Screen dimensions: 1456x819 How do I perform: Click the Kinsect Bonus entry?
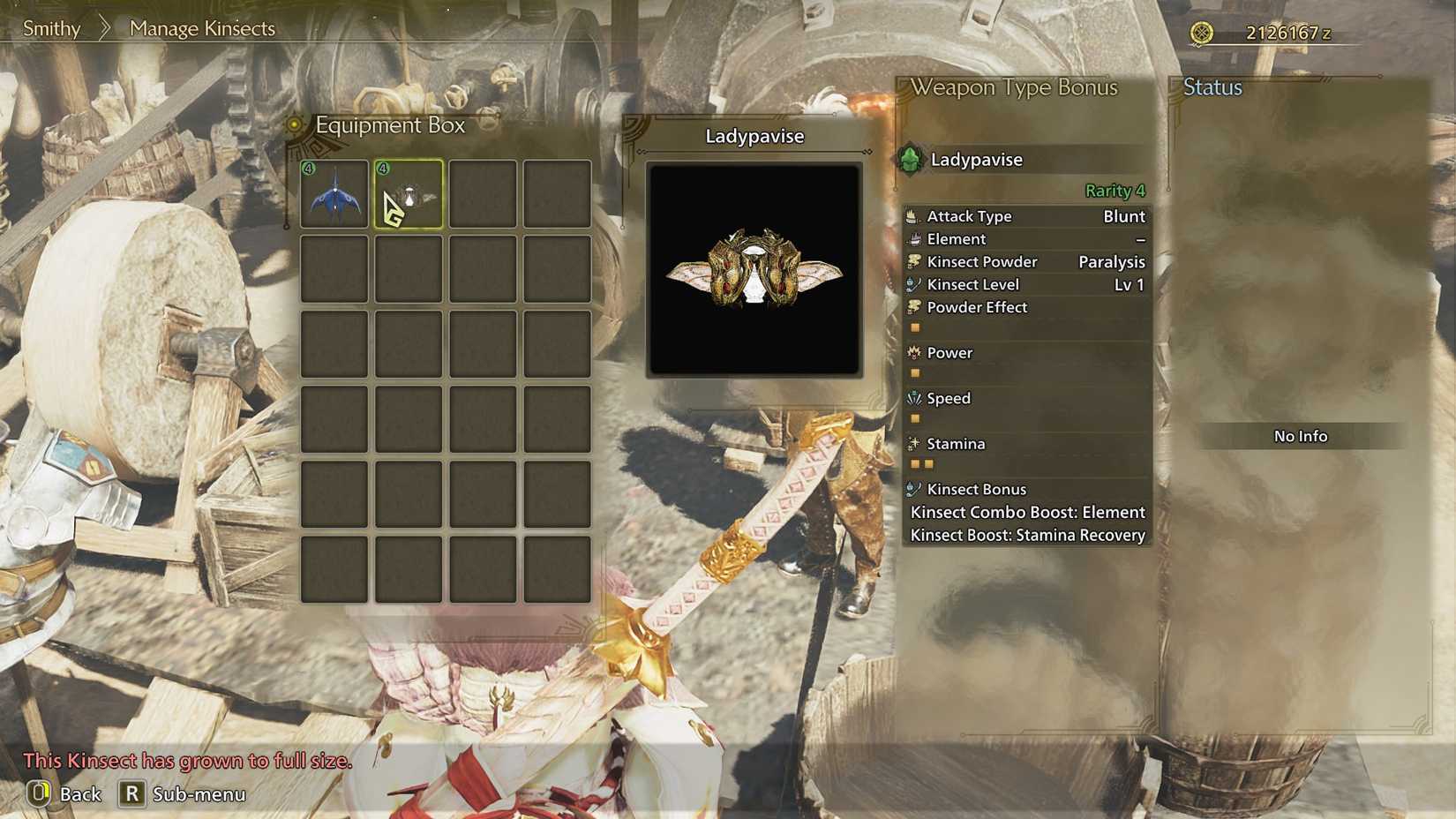(x=975, y=488)
